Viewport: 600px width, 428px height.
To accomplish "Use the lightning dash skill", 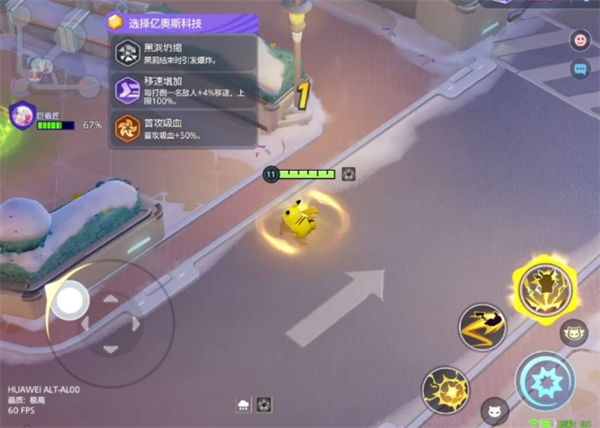I will point(482,328).
